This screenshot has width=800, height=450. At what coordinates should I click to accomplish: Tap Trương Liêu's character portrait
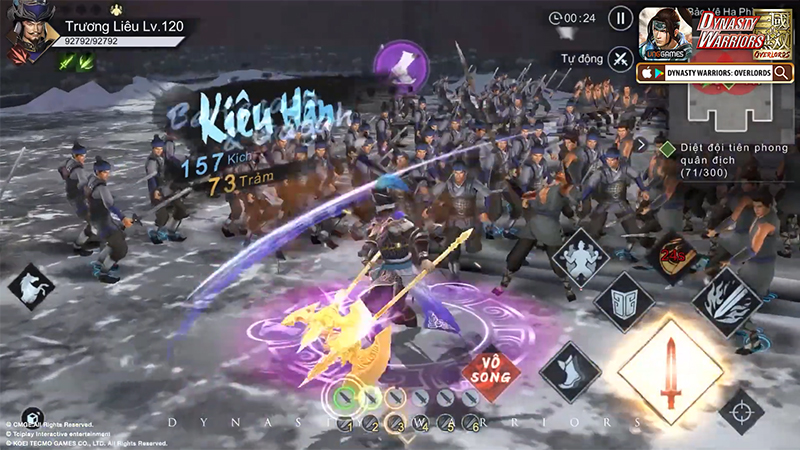click(30, 30)
